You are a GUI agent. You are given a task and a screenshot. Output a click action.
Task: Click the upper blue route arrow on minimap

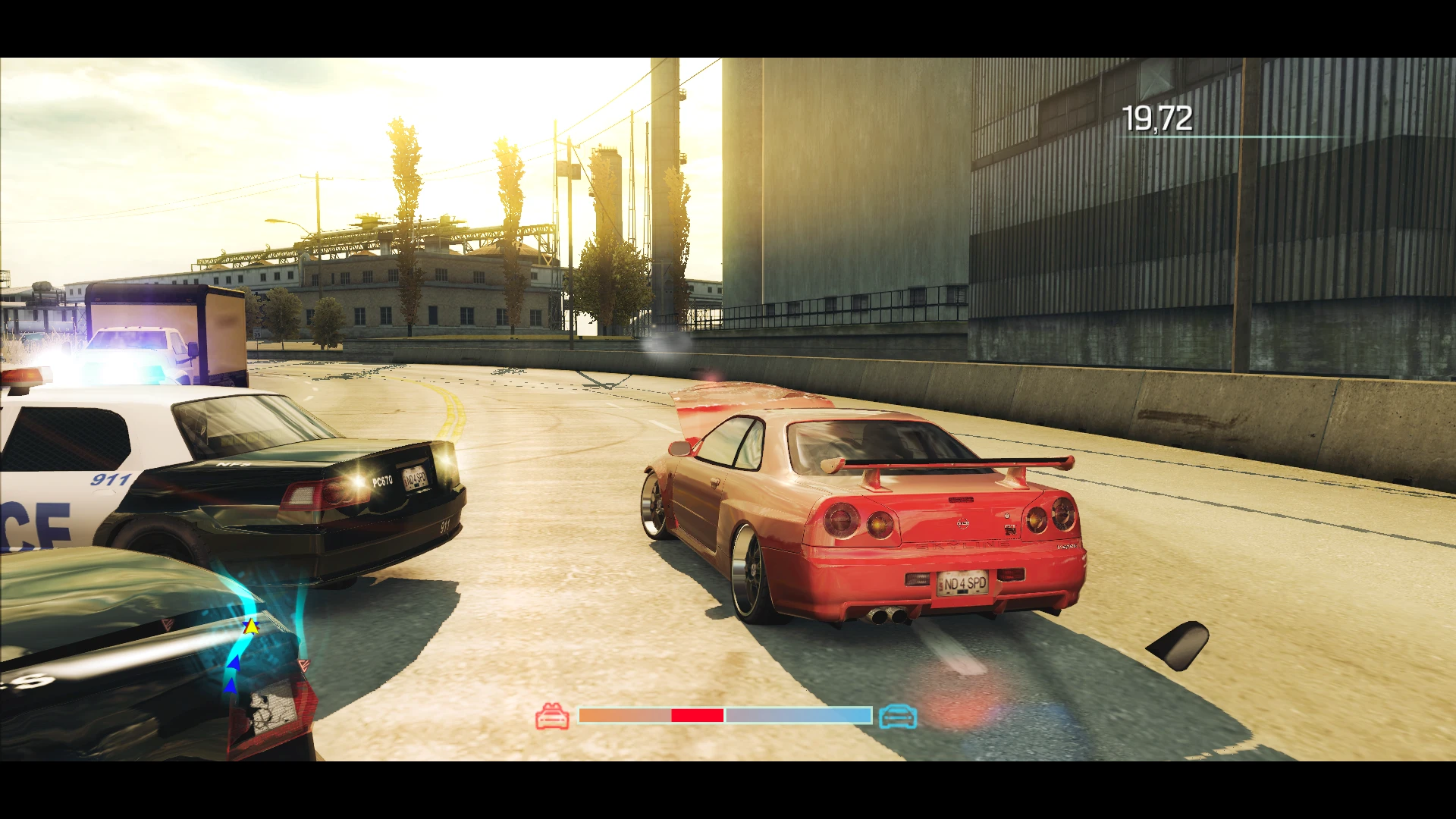[x=234, y=661]
